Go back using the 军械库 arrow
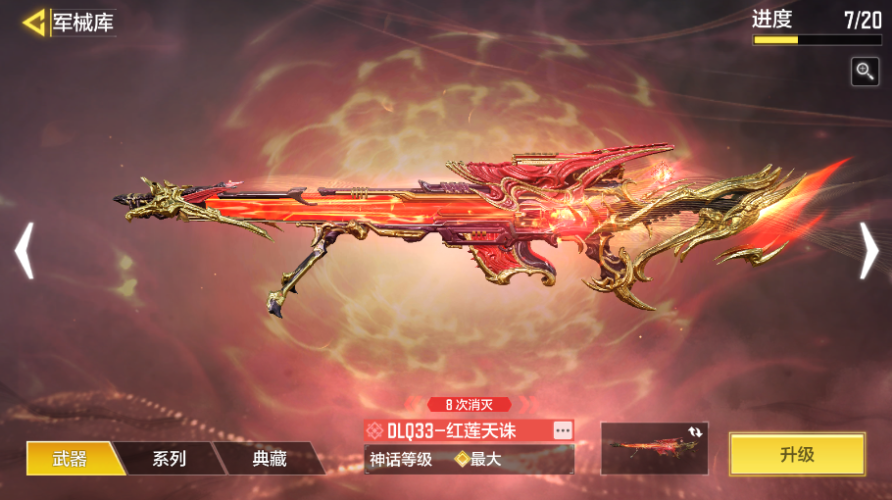Image resolution: width=892 pixels, height=500 pixels. pos(36,23)
